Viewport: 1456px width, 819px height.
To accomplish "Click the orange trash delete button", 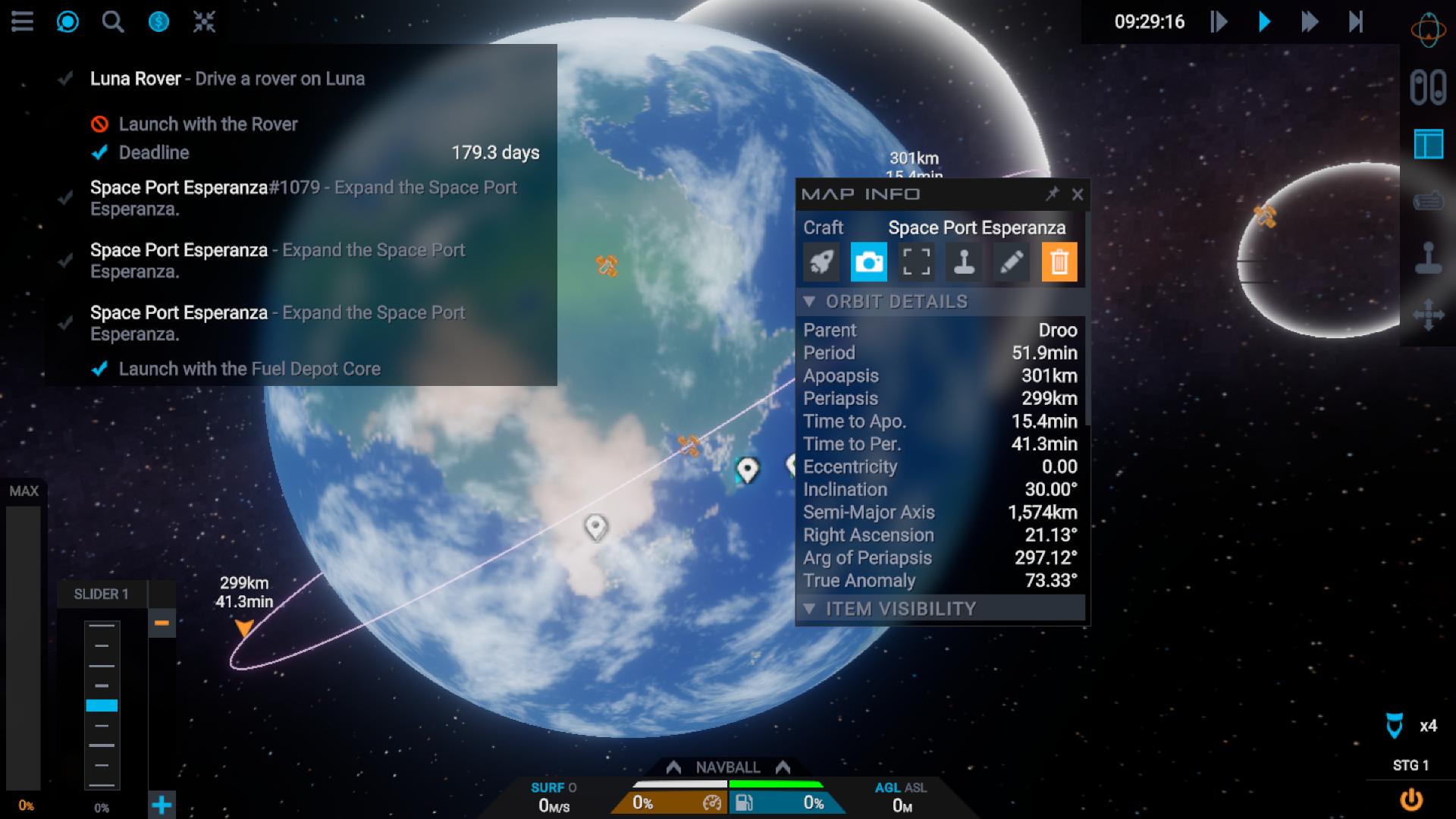I will click(1059, 262).
